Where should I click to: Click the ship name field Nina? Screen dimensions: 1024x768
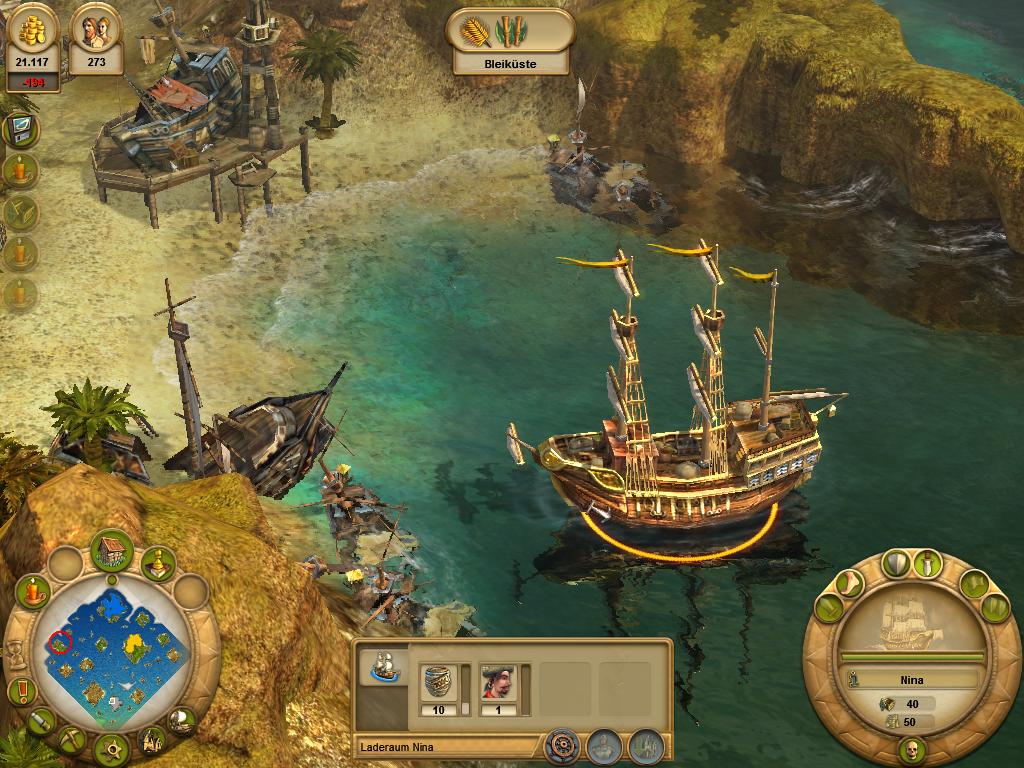[911, 680]
